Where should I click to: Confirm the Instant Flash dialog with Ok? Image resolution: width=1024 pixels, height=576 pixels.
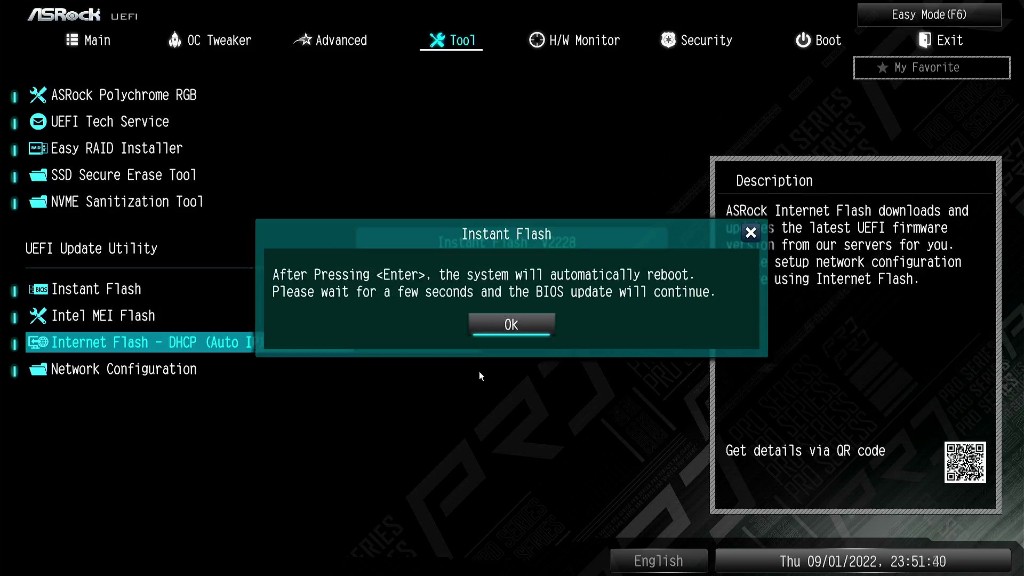[x=511, y=324]
